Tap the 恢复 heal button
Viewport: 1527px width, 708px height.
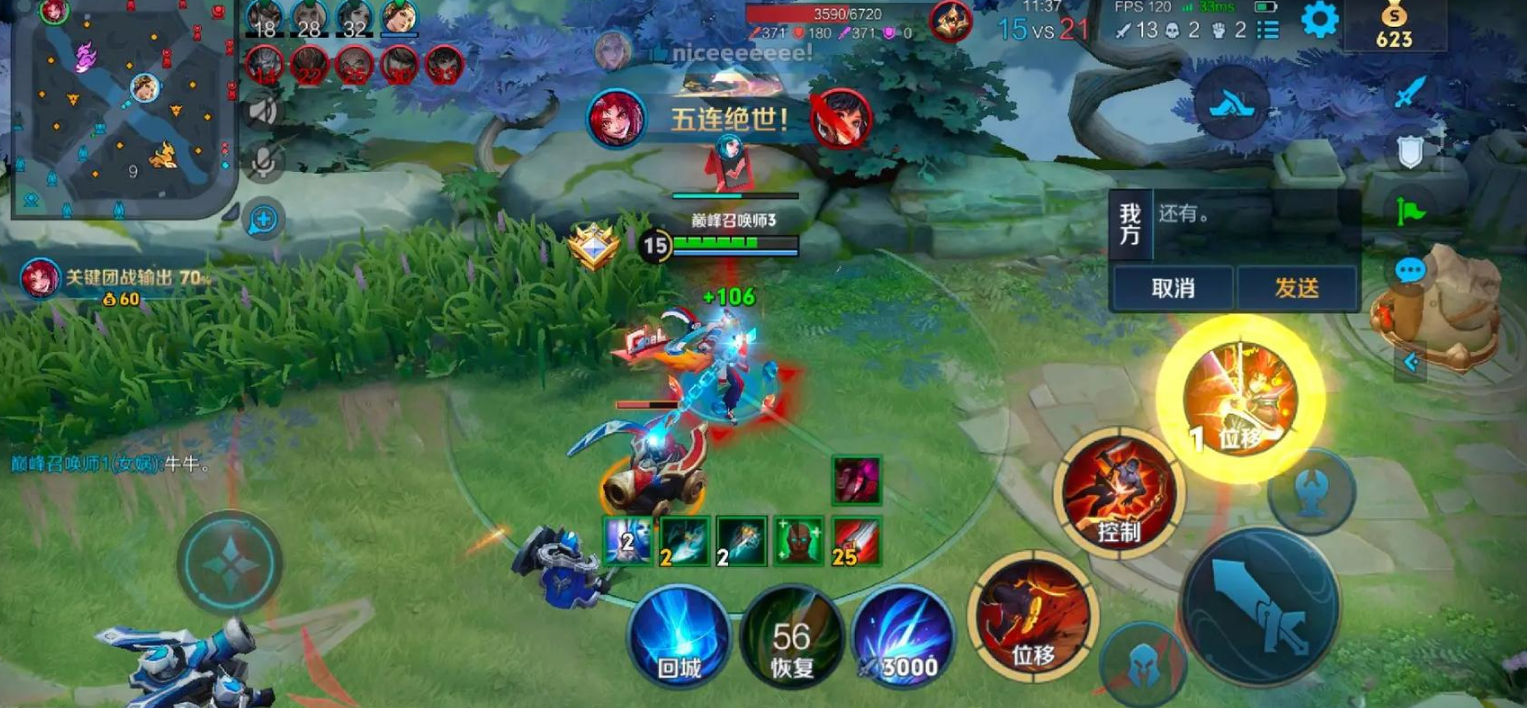coord(791,637)
